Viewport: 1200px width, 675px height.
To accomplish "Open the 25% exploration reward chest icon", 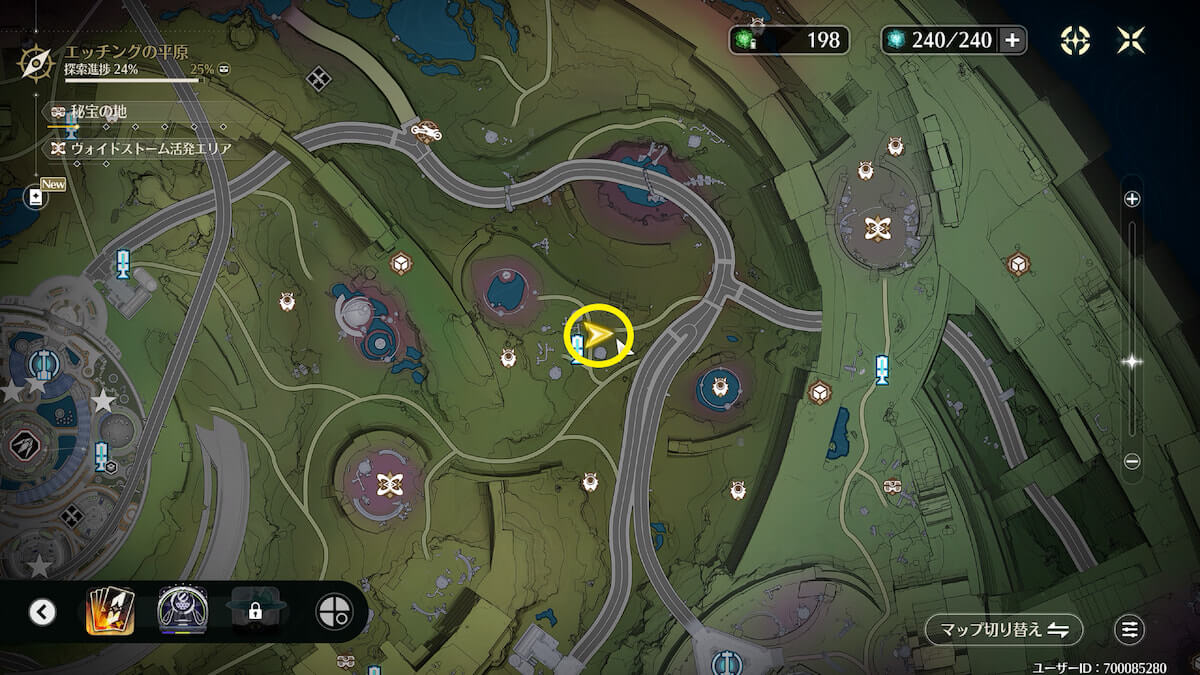I will click(x=225, y=70).
